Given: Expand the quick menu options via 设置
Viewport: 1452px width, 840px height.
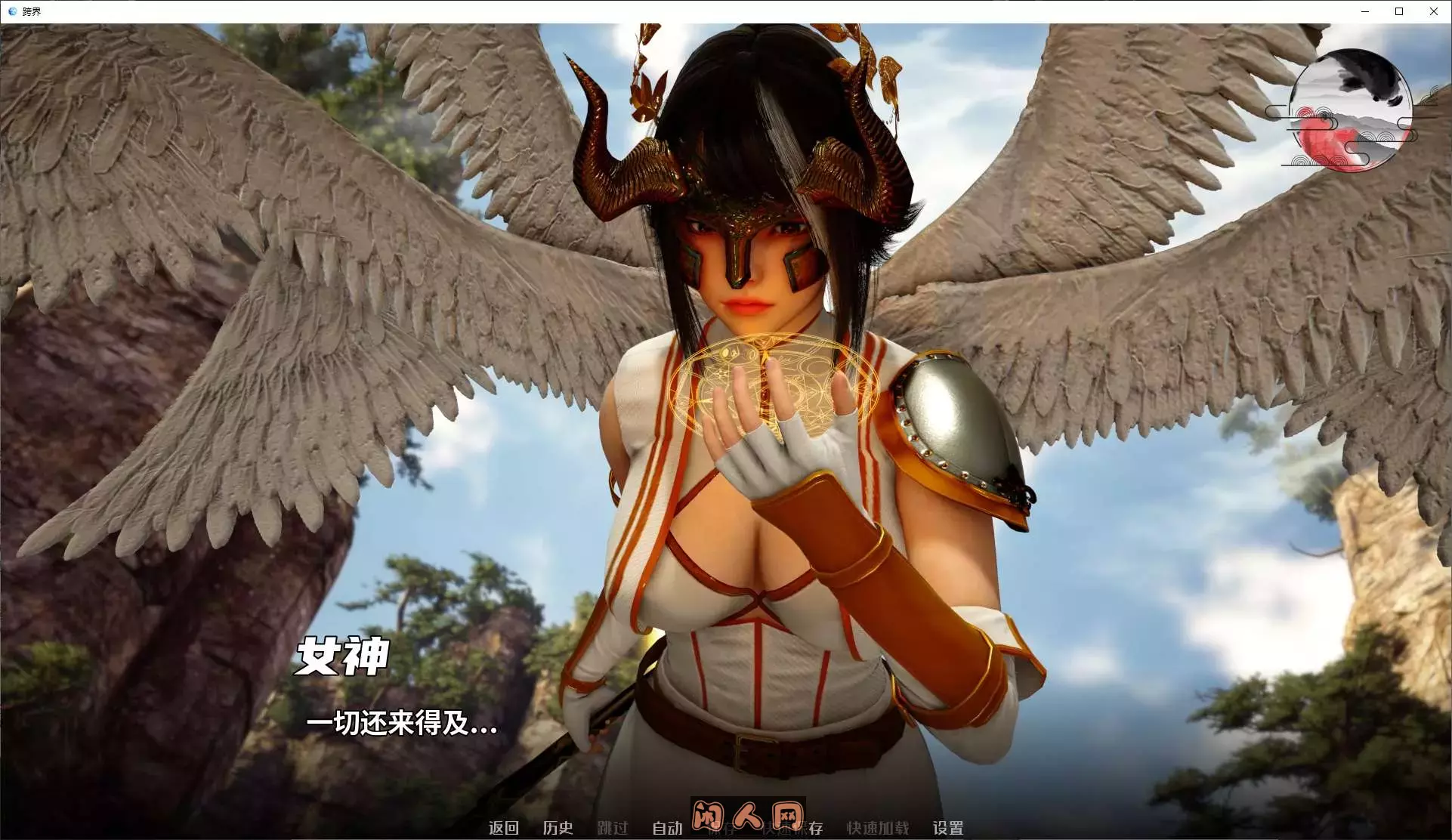Looking at the screenshot, I should tap(950, 828).
